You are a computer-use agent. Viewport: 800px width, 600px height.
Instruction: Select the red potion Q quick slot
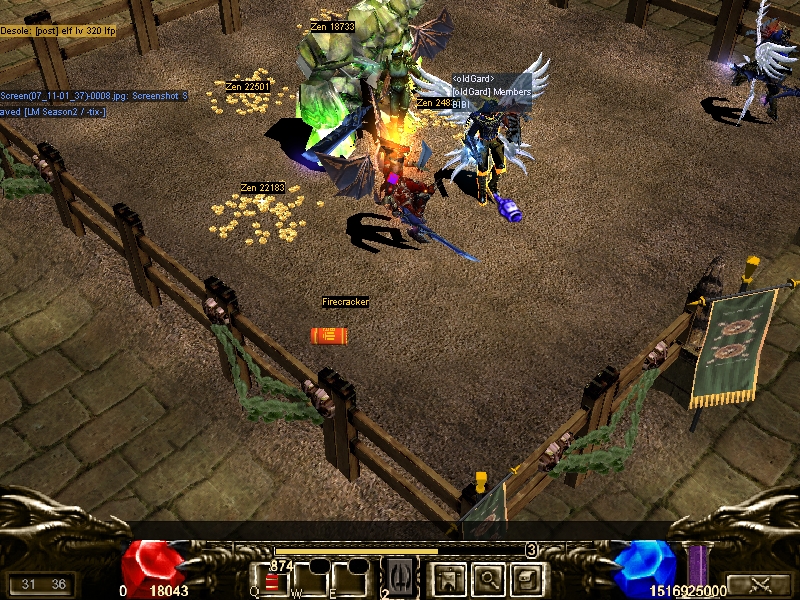(x=273, y=580)
